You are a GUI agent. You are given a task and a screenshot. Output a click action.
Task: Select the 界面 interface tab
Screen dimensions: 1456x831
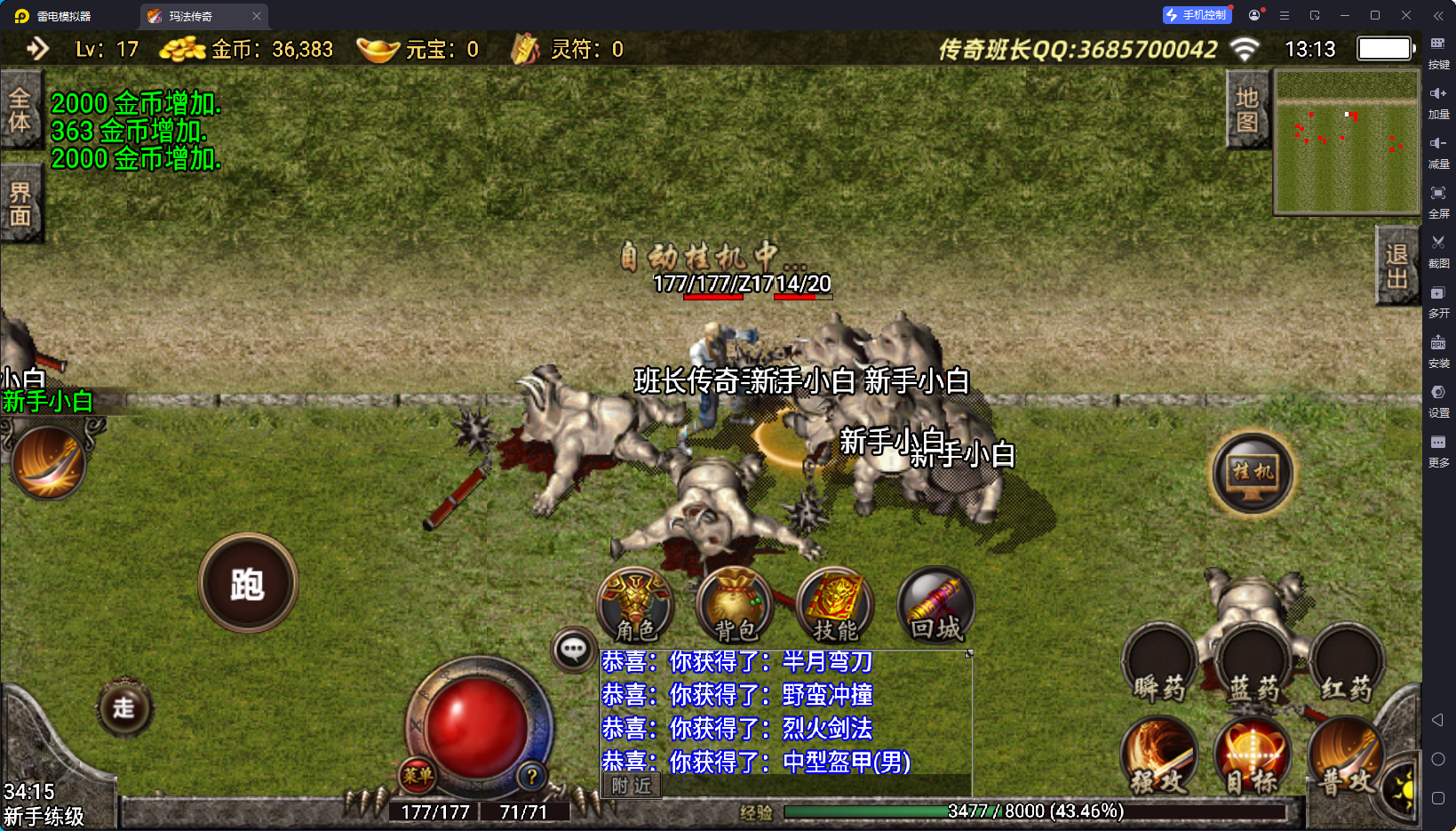click(x=20, y=204)
